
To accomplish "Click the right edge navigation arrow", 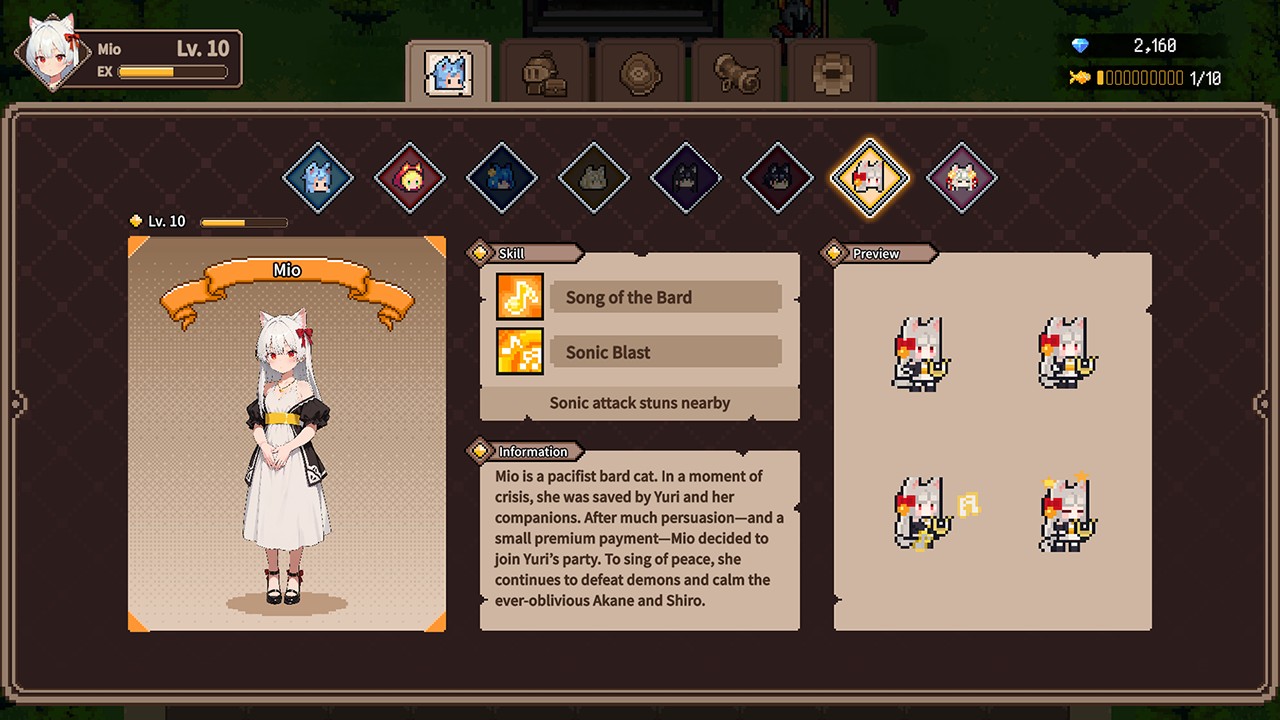I will [1261, 404].
